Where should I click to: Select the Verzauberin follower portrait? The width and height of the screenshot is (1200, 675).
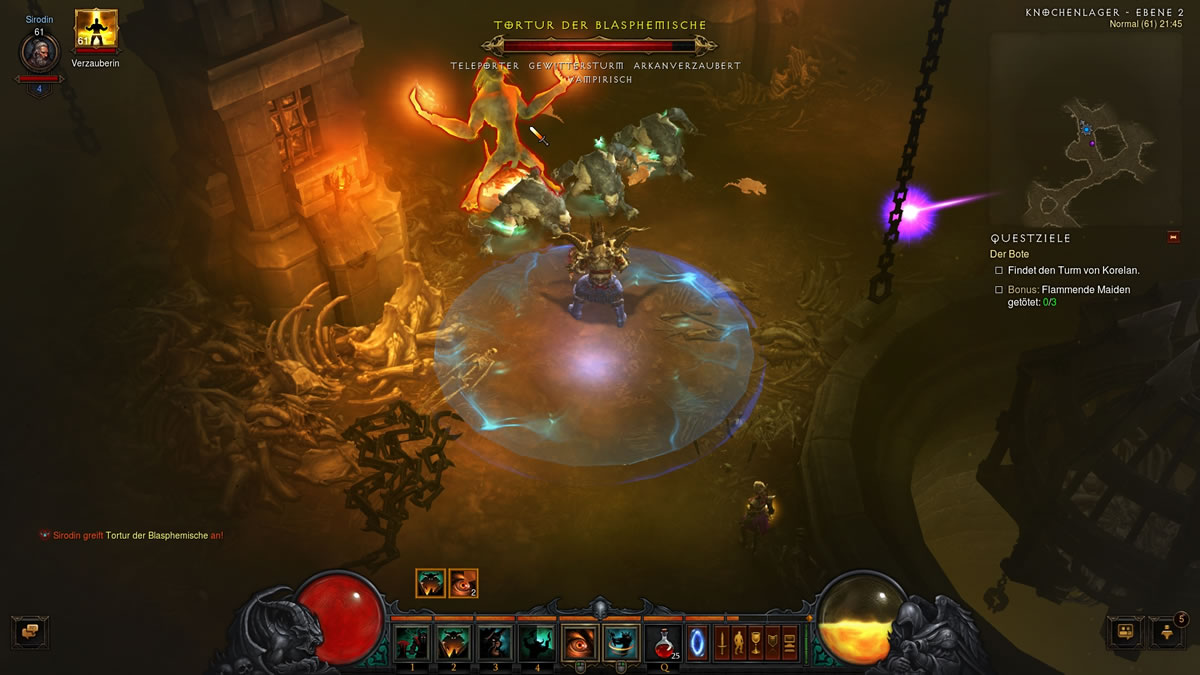(x=96, y=31)
